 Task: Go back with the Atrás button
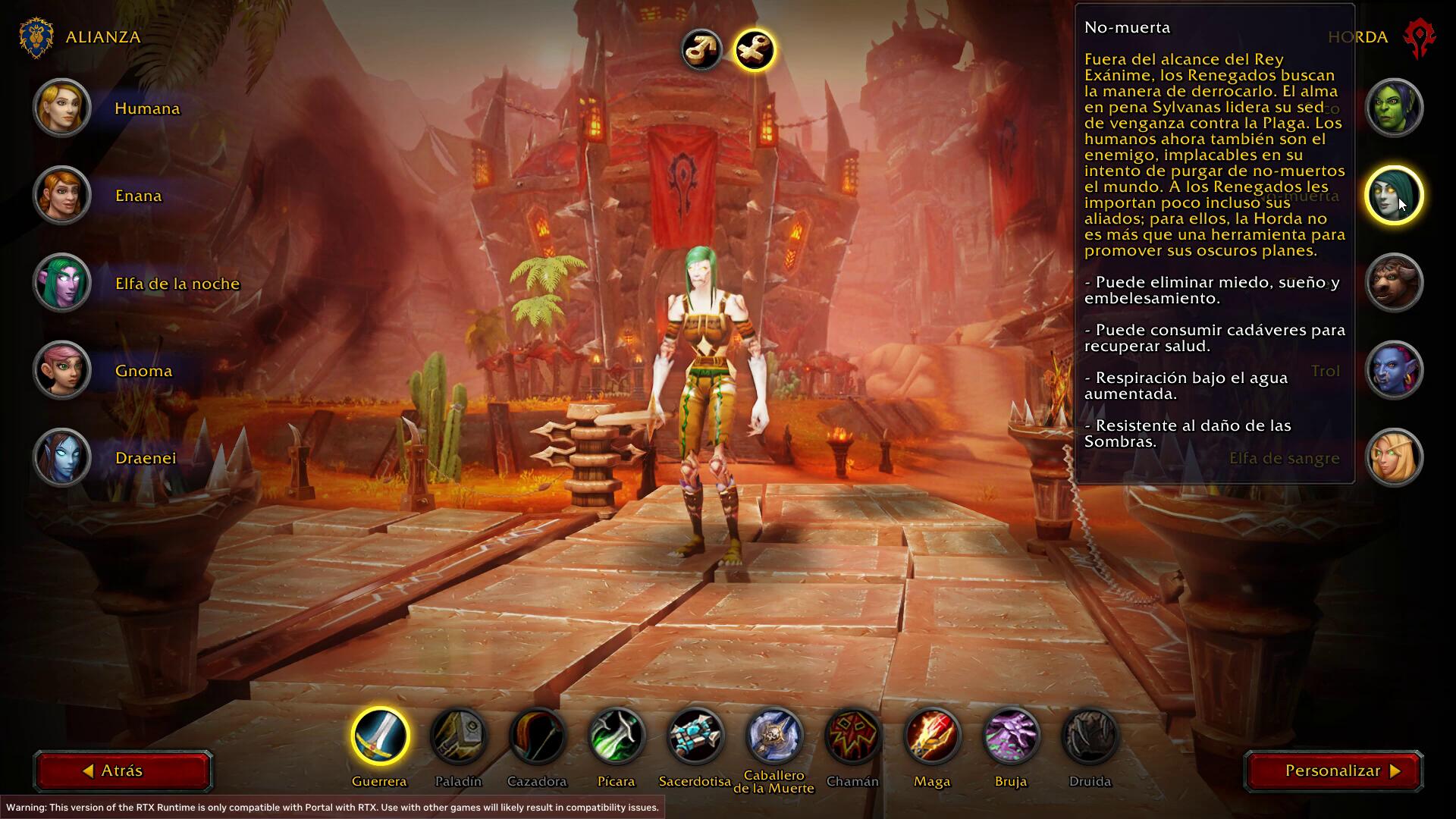[x=122, y=771]
